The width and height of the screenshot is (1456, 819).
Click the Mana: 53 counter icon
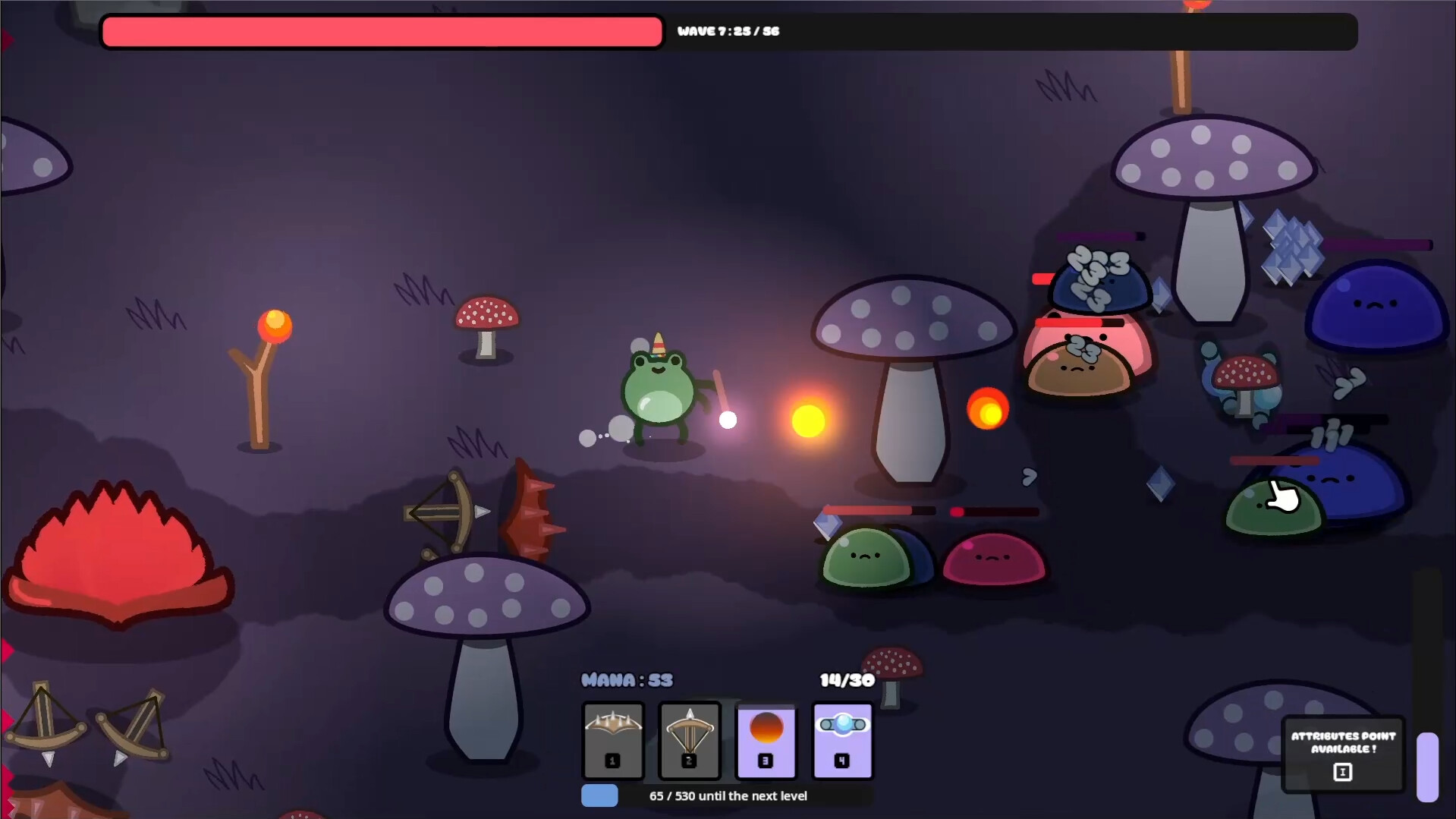click(x=627, y=680)
